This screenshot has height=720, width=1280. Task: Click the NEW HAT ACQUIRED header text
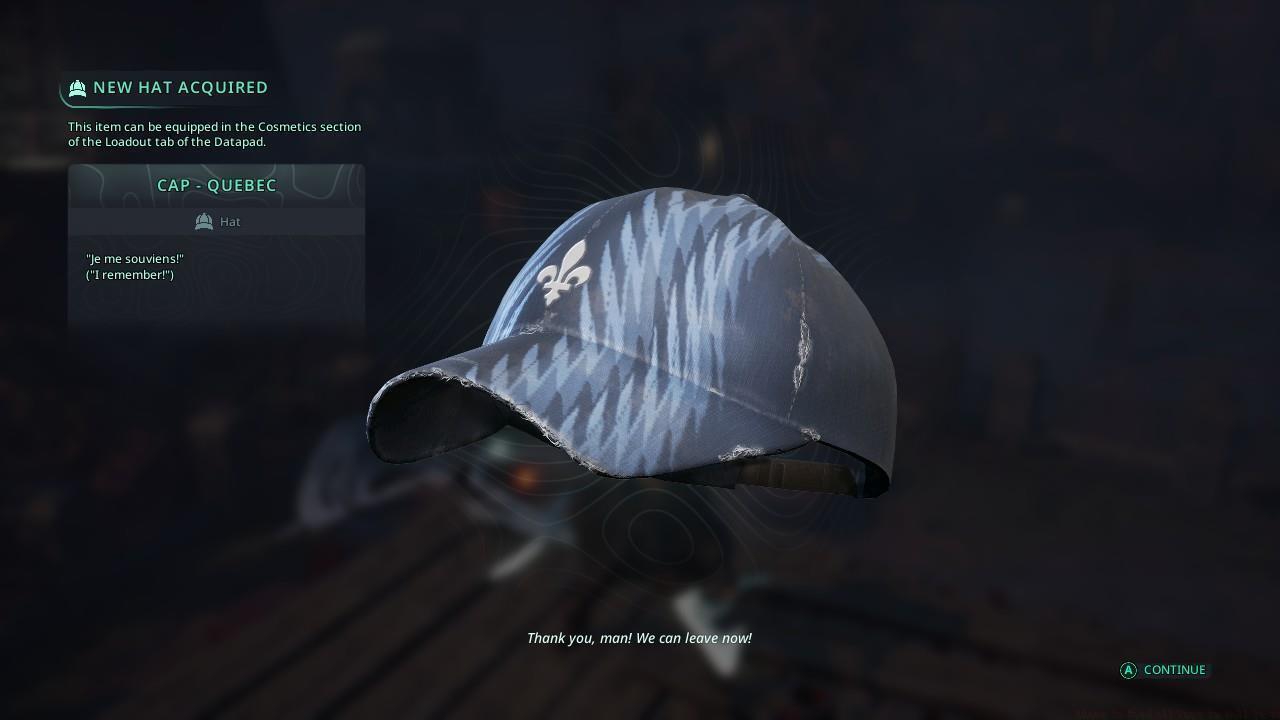point(179,87)
